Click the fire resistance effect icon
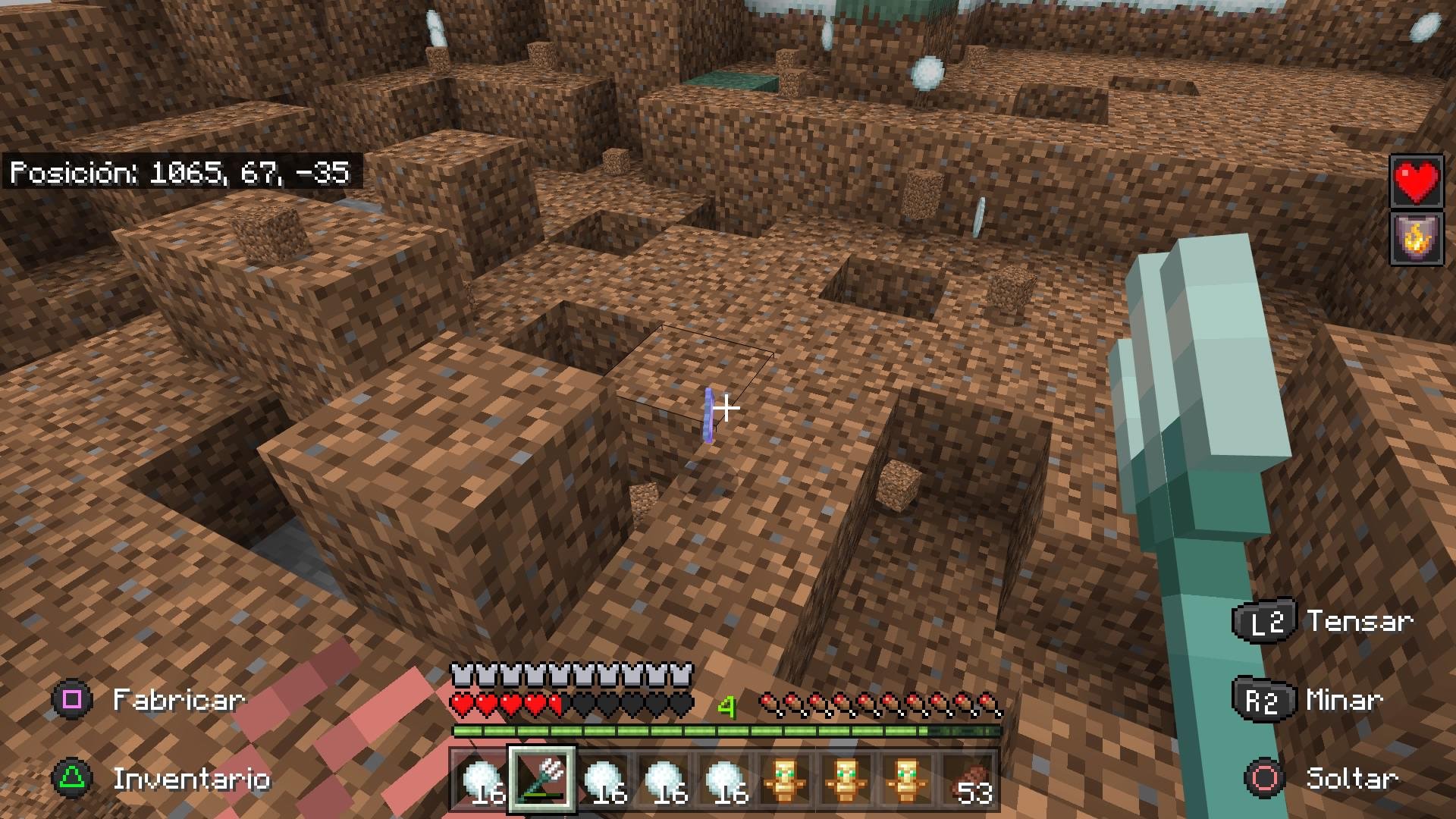1456x819 pixels. [1416, 239]
